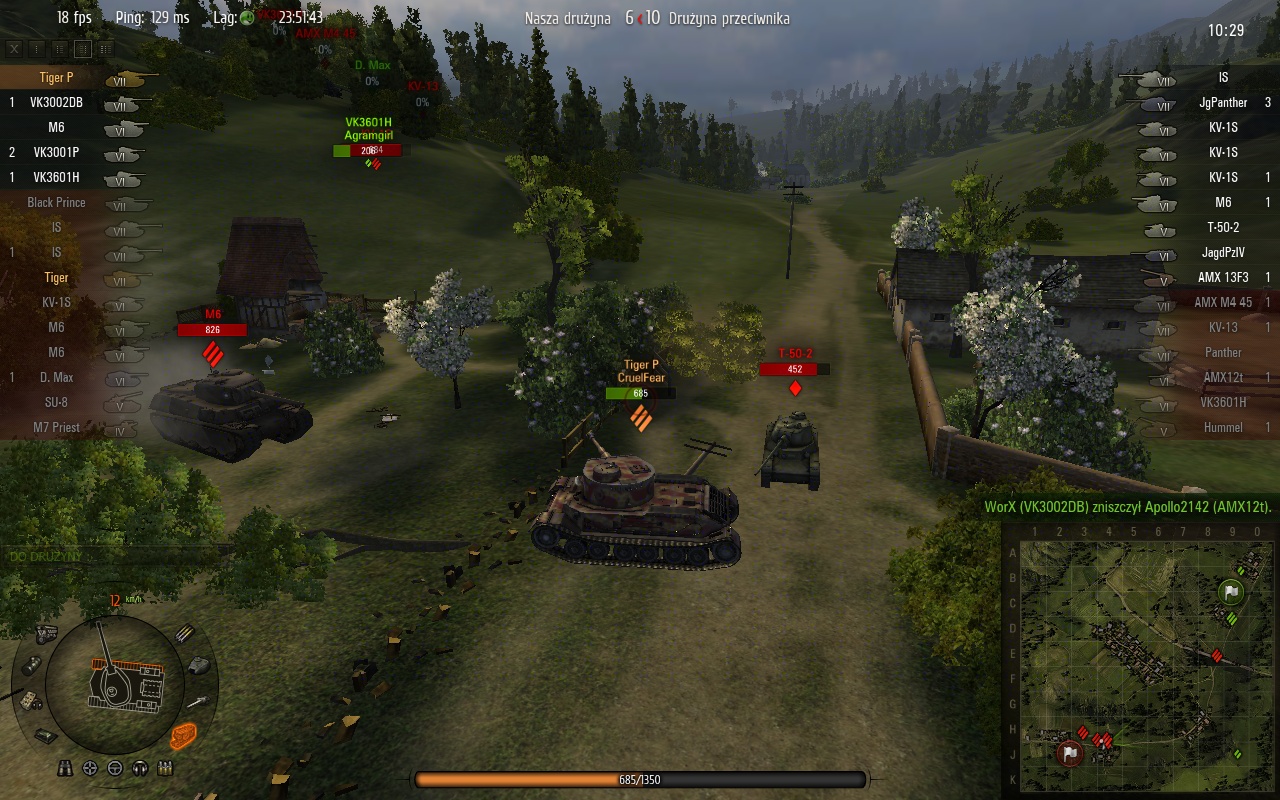Click the red enemy base flag on minimap
This screenshot has width=1280, height=800.
pos(1070,752)
